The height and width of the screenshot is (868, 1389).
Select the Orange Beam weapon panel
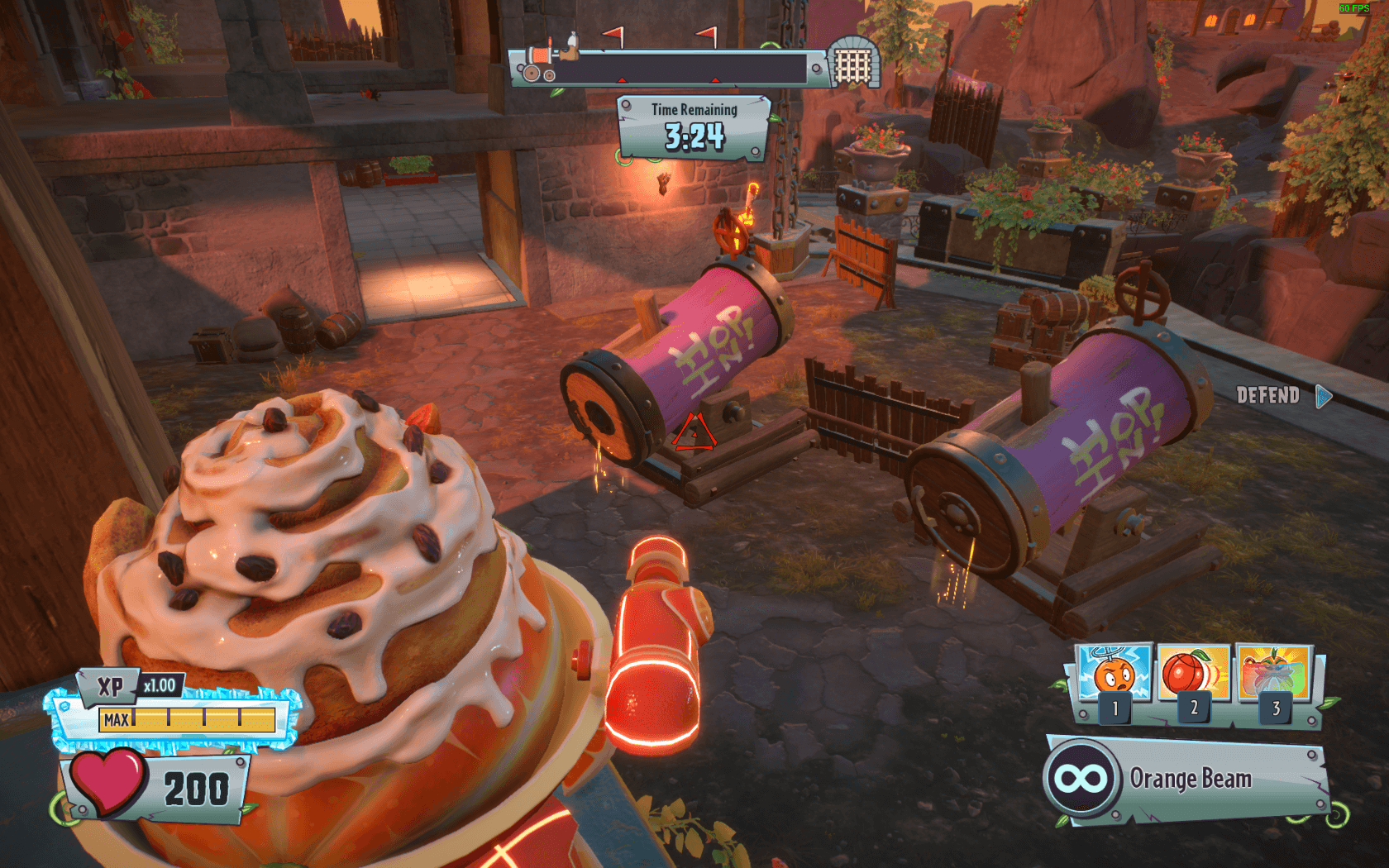click(1187, 779)
